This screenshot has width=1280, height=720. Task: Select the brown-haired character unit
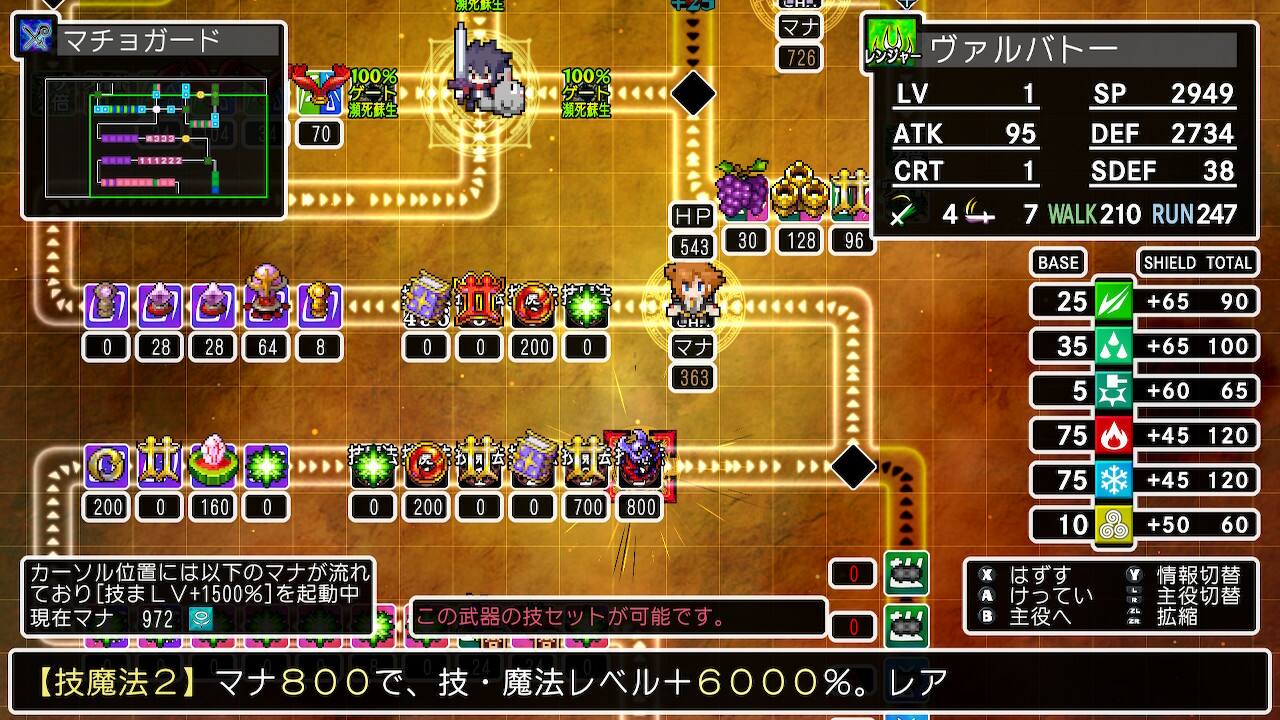(x=694, y=292)
